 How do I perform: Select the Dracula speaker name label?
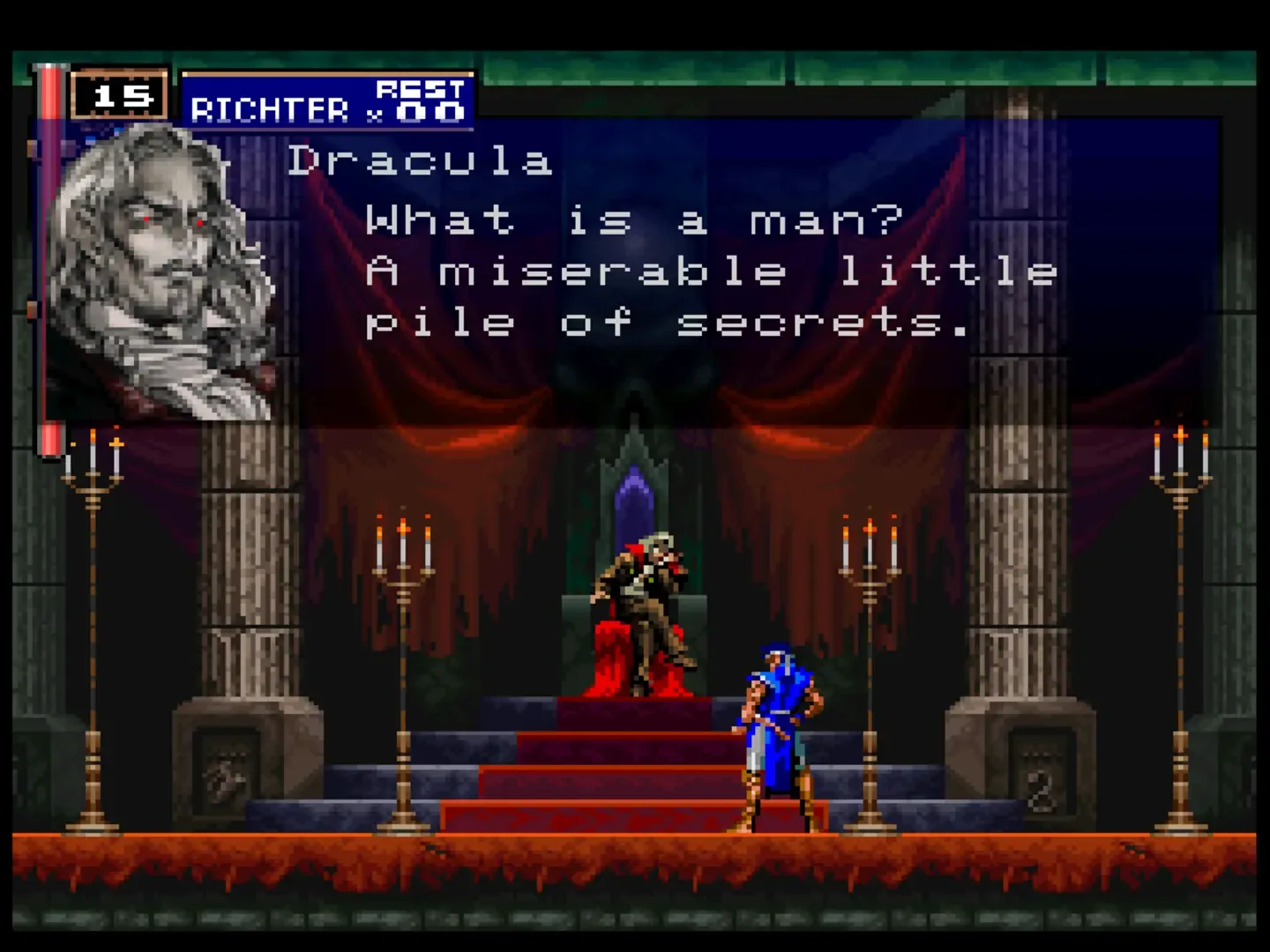click(x=422, y=160)
